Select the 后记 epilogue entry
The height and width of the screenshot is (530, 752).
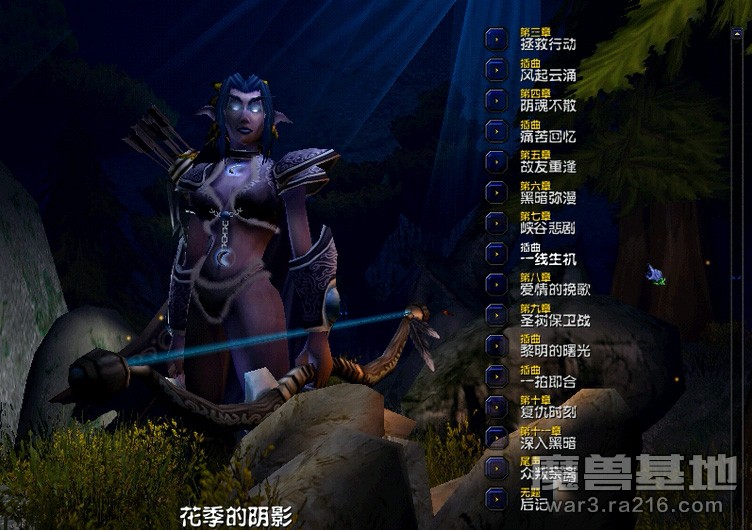[x=497, y=498]
